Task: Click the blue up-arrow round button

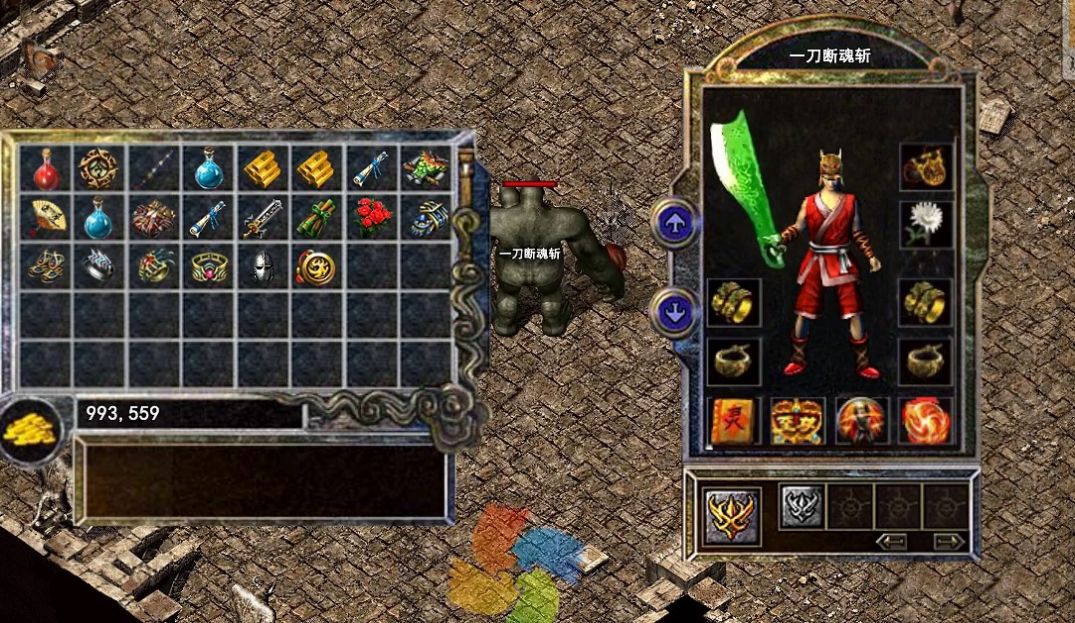Action: point(675,222)
